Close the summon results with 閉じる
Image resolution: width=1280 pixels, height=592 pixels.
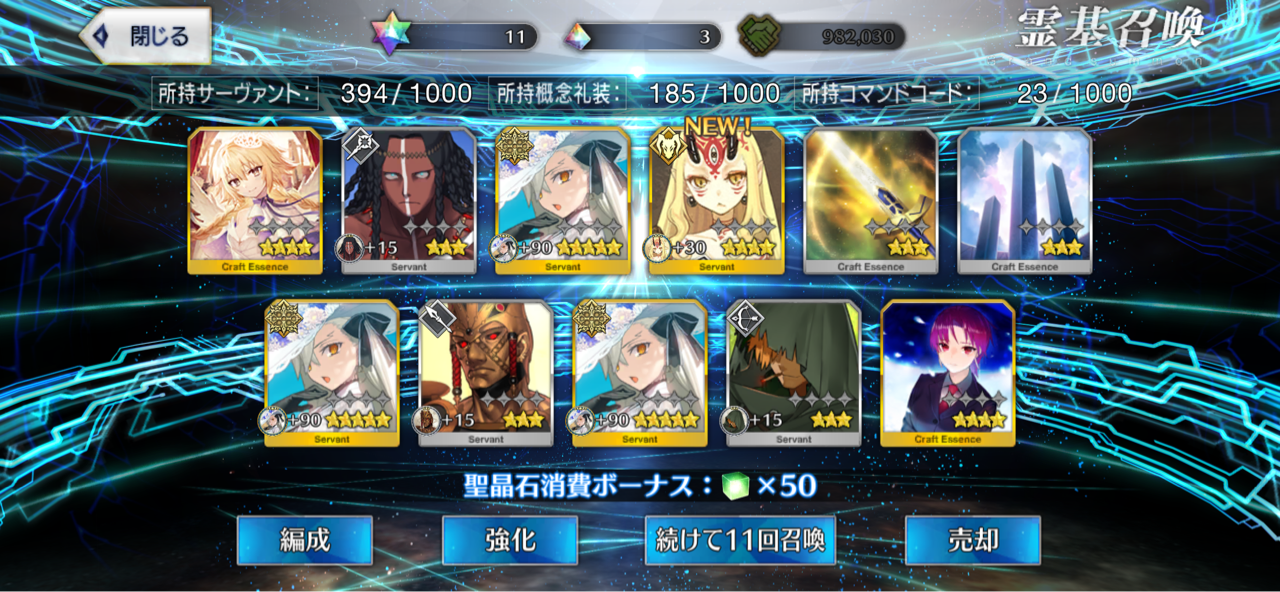(146, 37)
